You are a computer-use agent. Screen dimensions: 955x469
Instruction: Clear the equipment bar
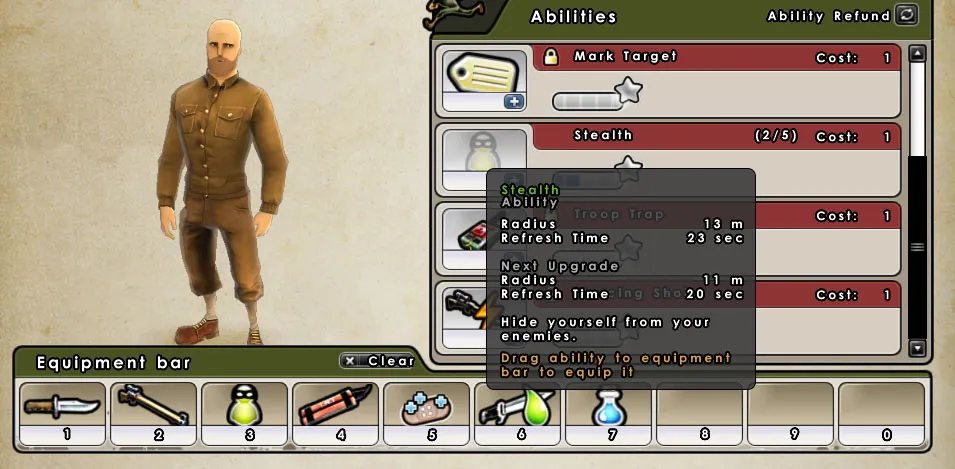point(376,361)
